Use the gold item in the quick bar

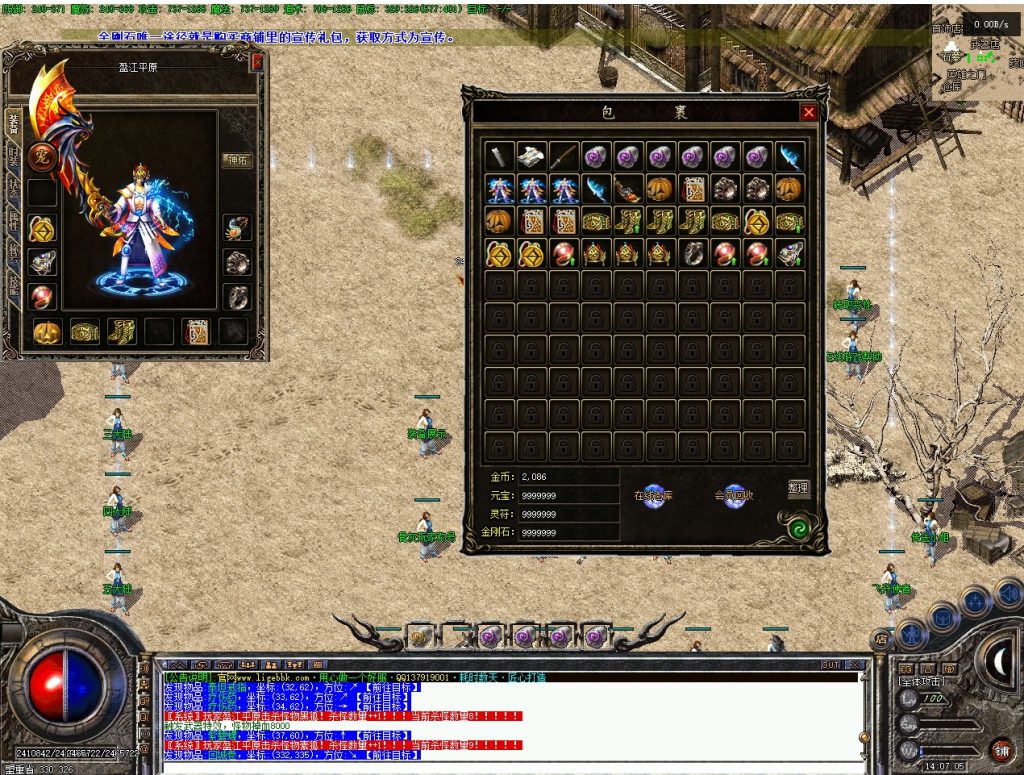[x=421, y=636]
